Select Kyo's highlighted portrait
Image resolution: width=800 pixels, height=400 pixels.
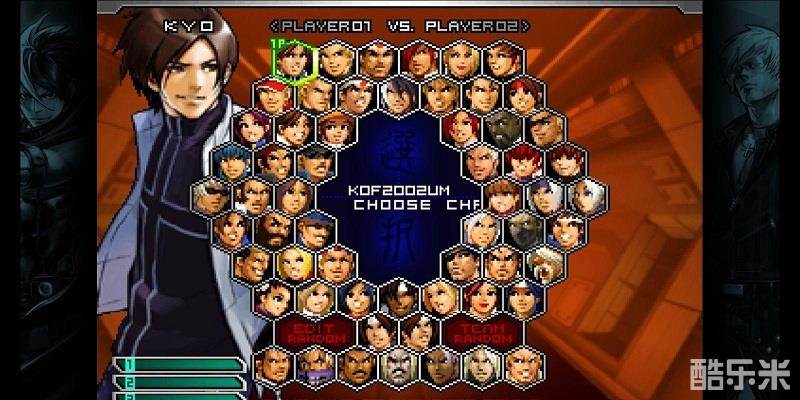292,60
